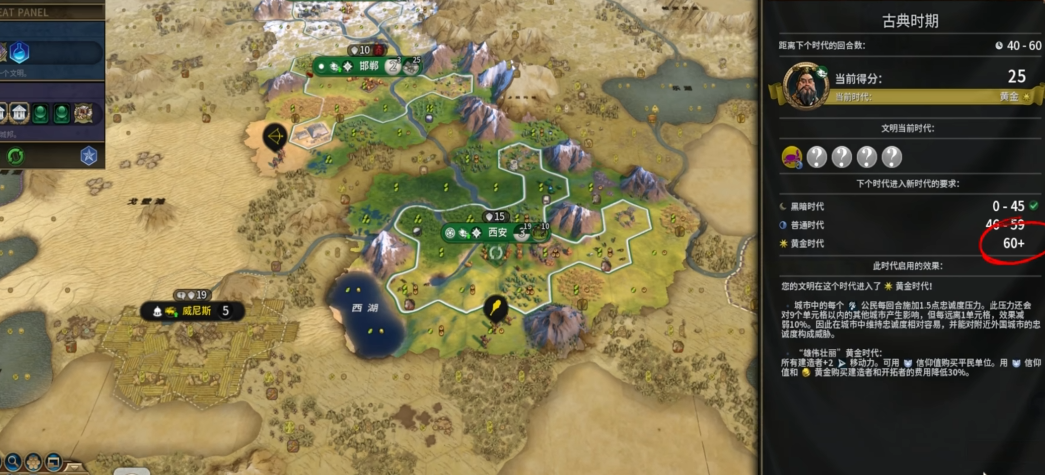The height and width of the screenshot is (475, 1045).
Task: Select the yellow unit marker below Xi'an
Action: (493, 307)
